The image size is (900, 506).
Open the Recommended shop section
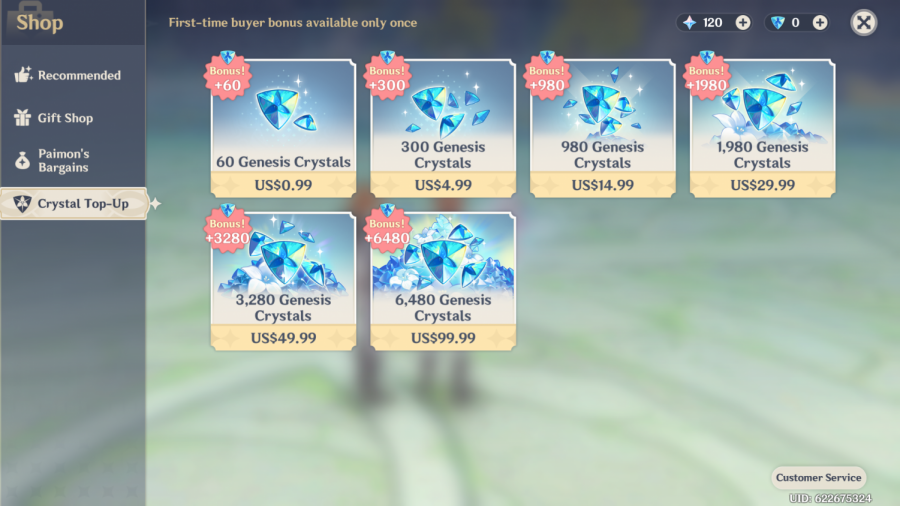68,75
